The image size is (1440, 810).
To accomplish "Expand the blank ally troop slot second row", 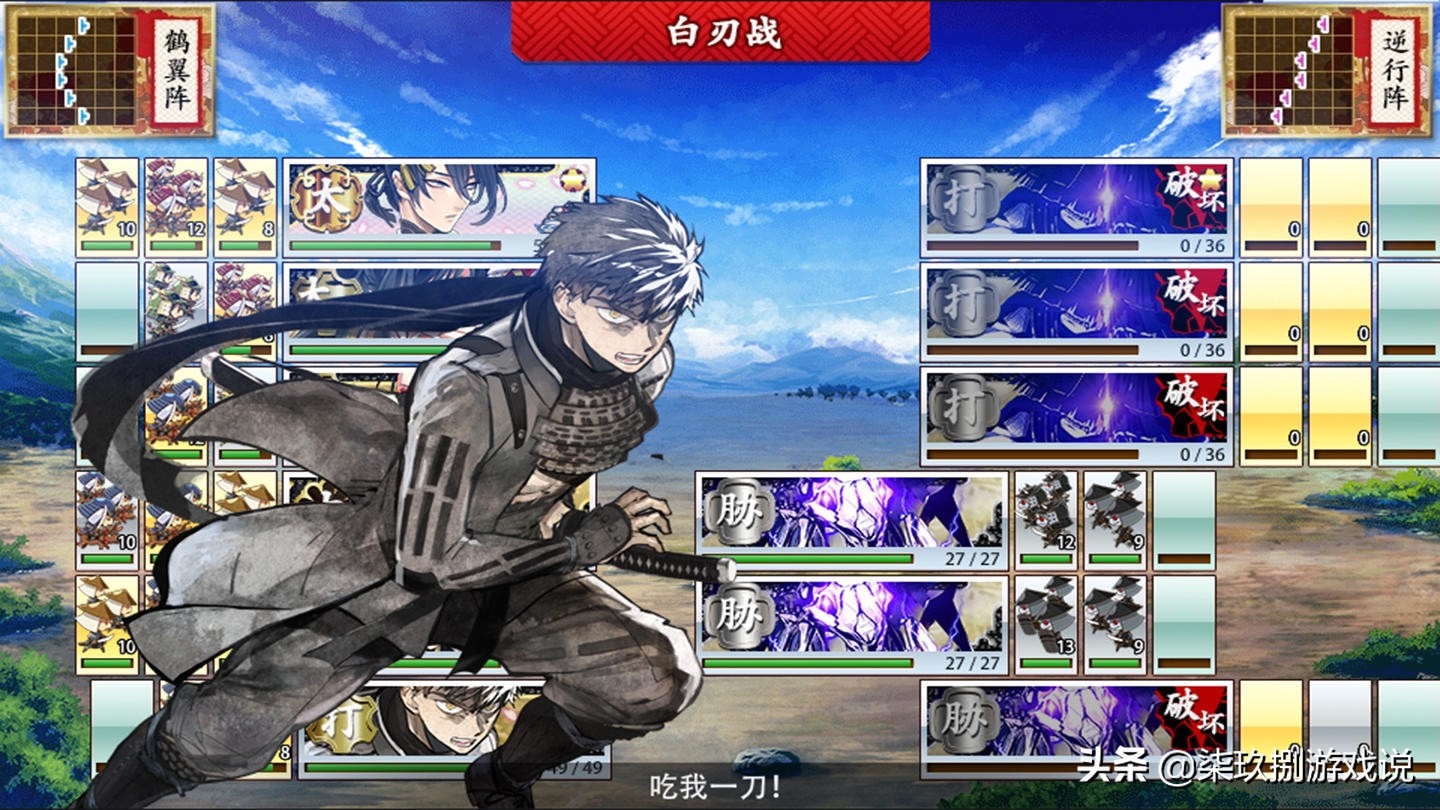I will pyautogui.click(x=106, y=300).
